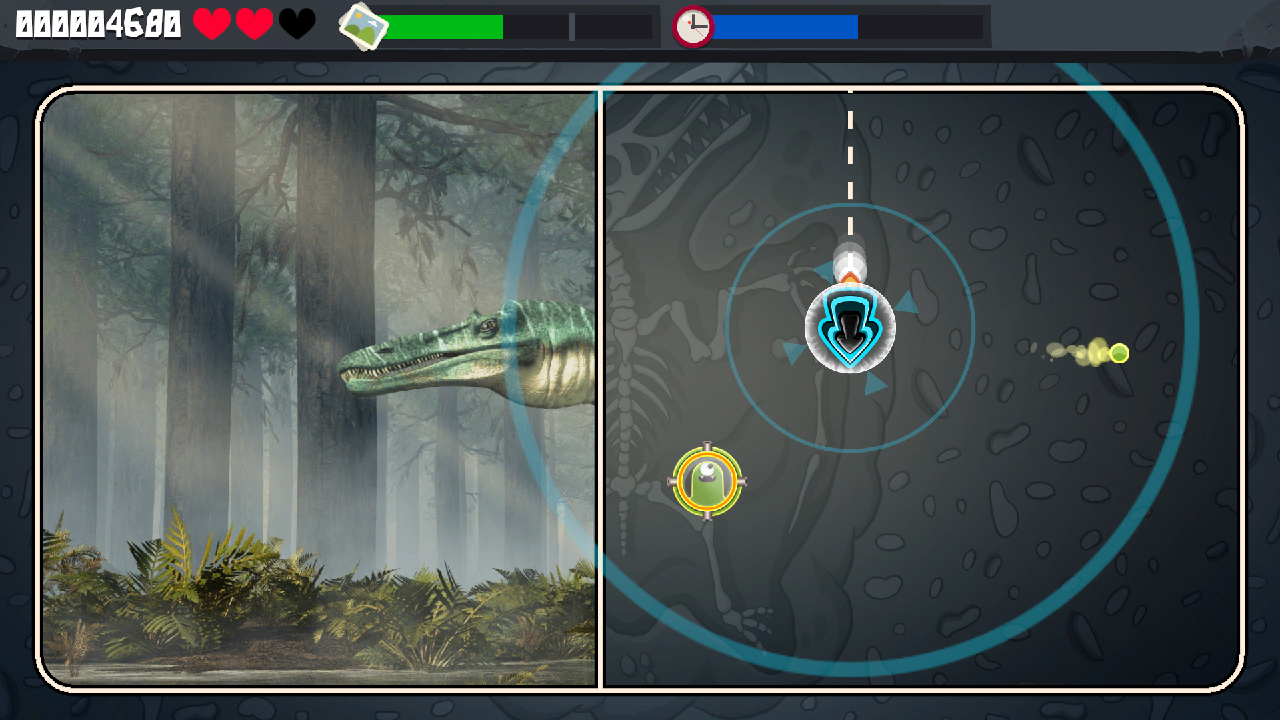This screenshot has height=720, width=1280.
Task: Click the first red heart life icon
Action: (x=210, y=22)
